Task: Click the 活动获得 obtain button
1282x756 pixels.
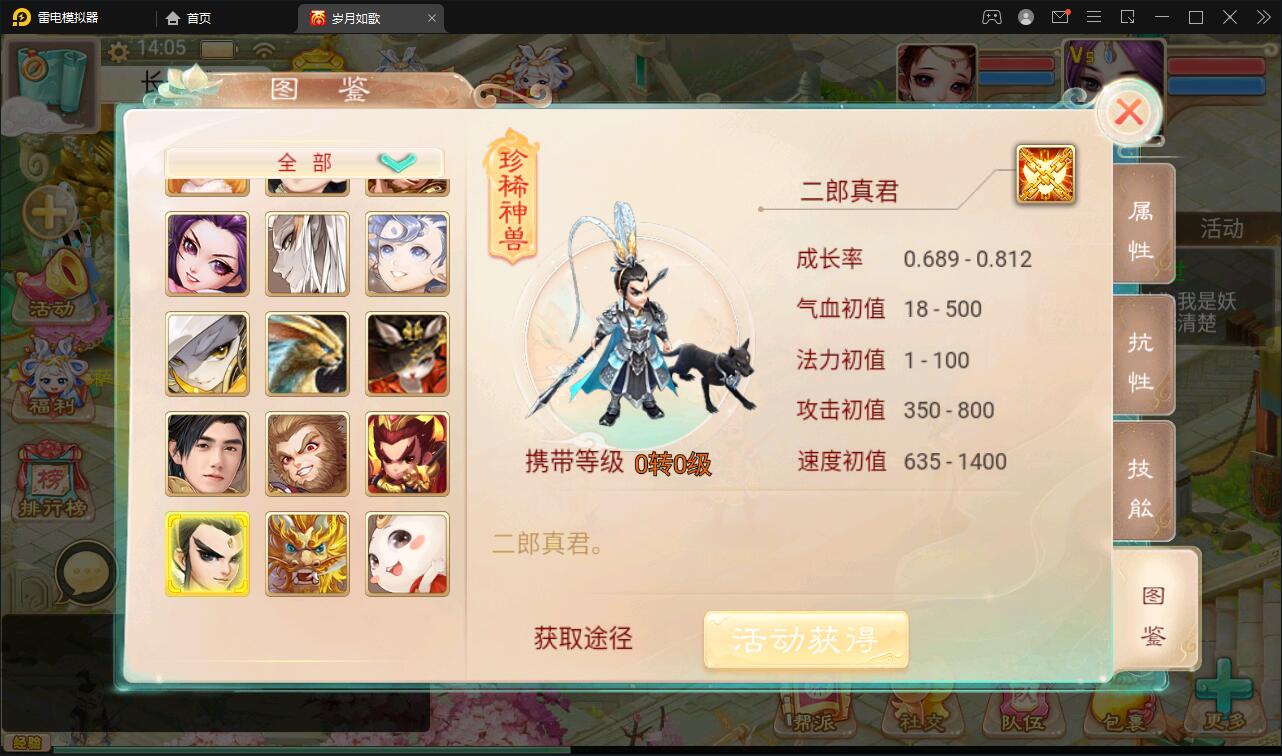Action: (x=806, y=640)
